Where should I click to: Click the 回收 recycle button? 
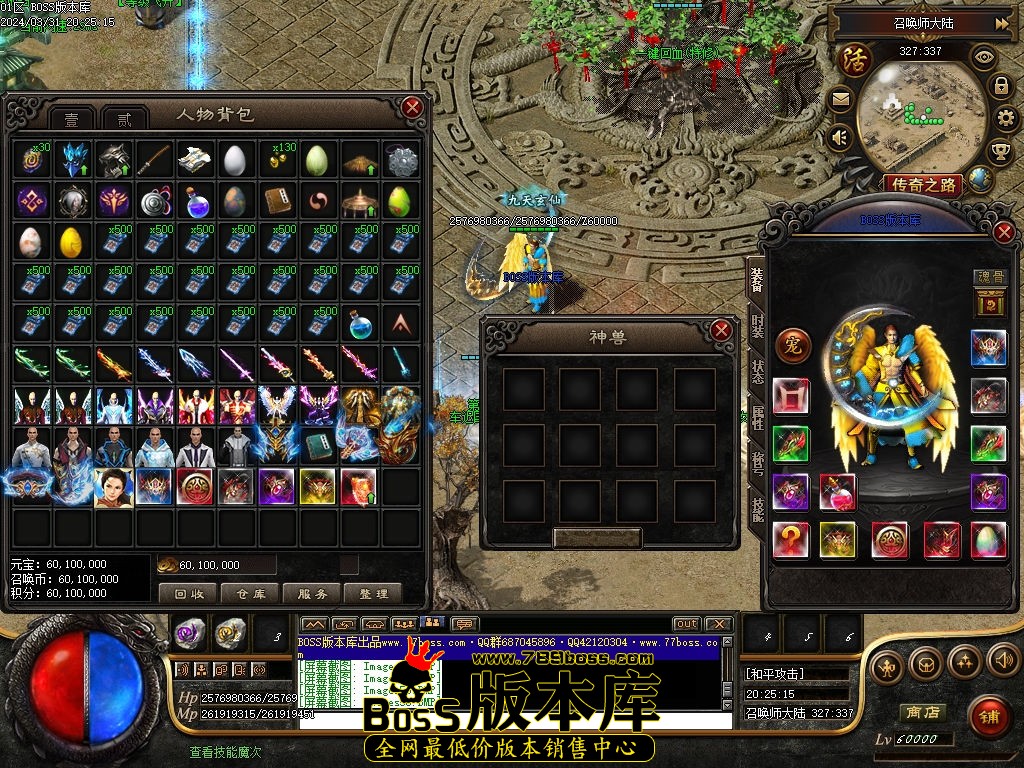click(x=188, y=593)
